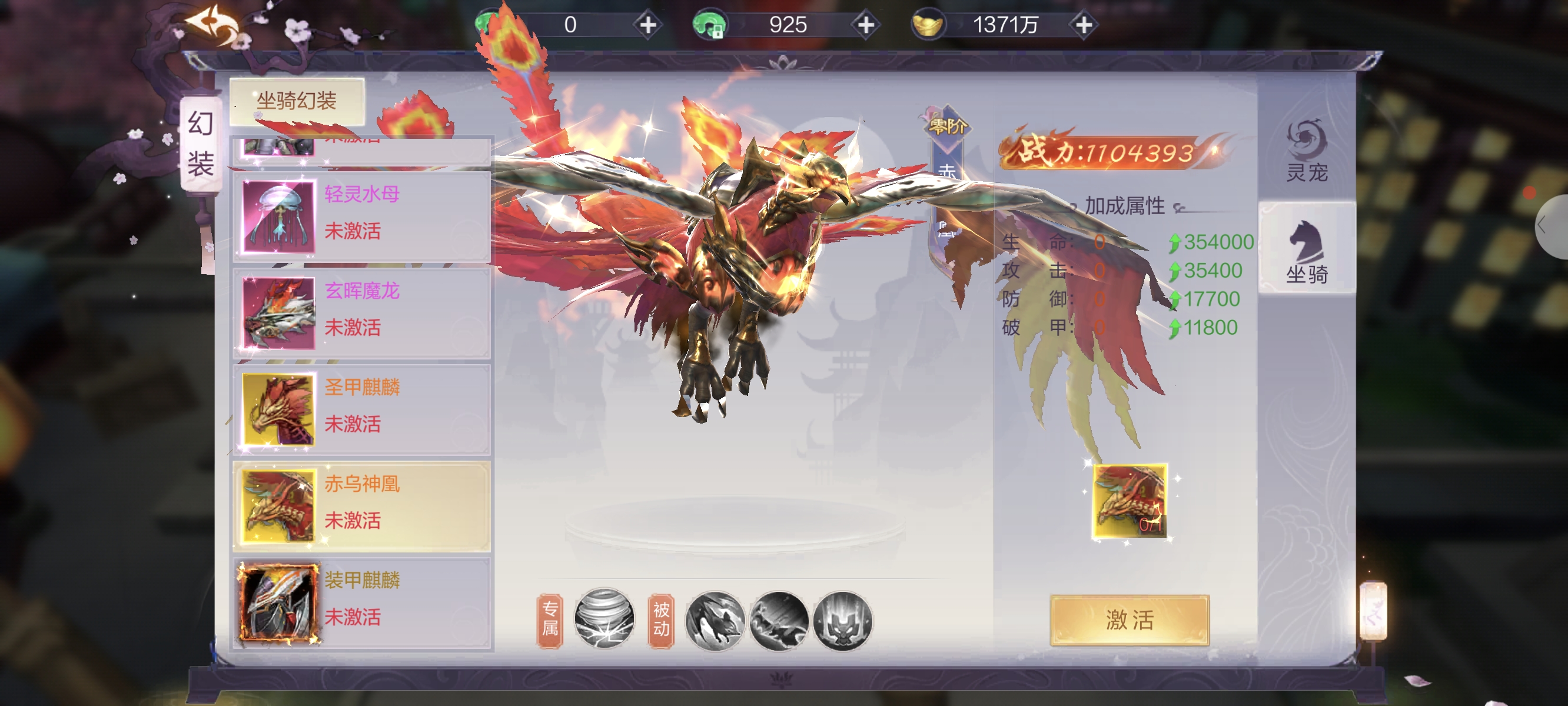
Task: Select the 圣甲麒麟 mount row
Action: click(x=361, y=409)
